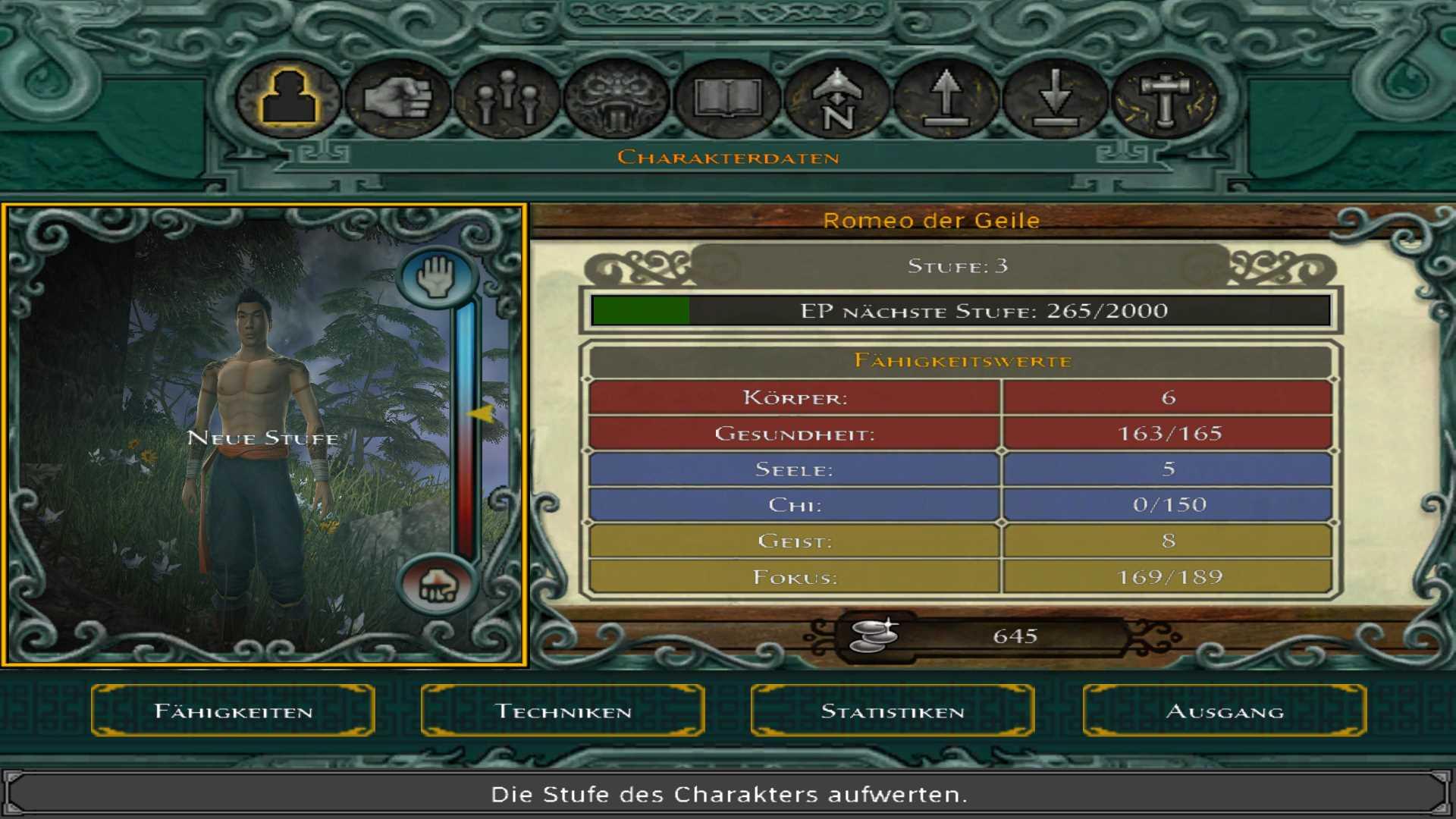Viewport: 1456px width, 819px height.
Task: Click the Ausgang exit button
Action: pyautogui.click(x=1224, y=711)
